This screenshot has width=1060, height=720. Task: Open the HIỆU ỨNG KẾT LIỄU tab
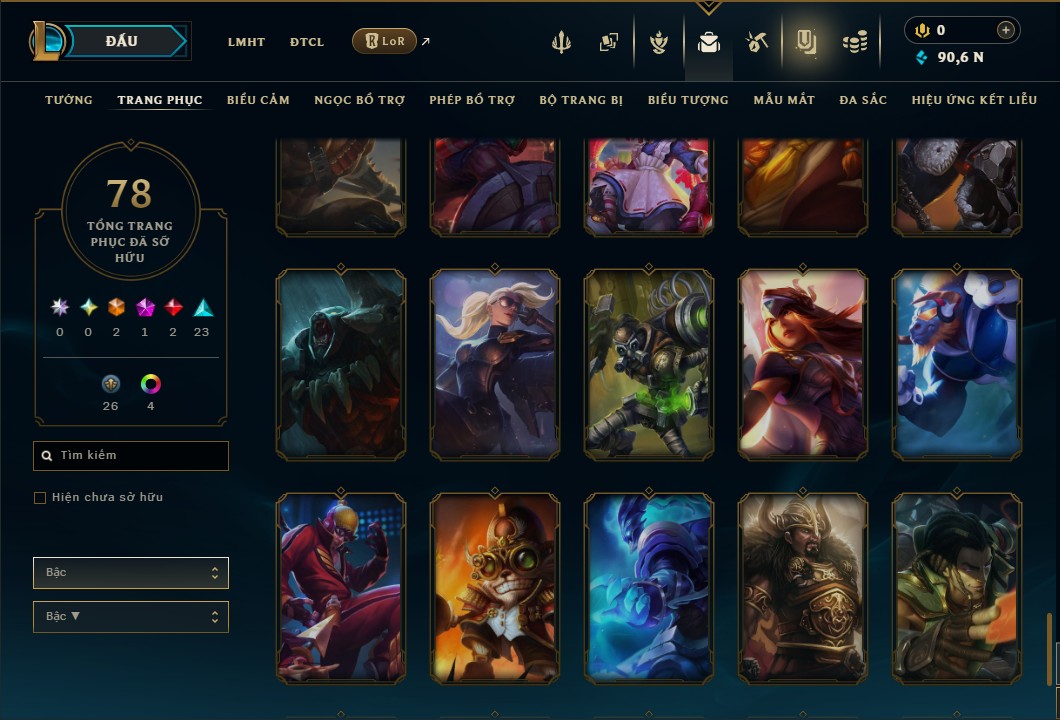coord(974,100)
